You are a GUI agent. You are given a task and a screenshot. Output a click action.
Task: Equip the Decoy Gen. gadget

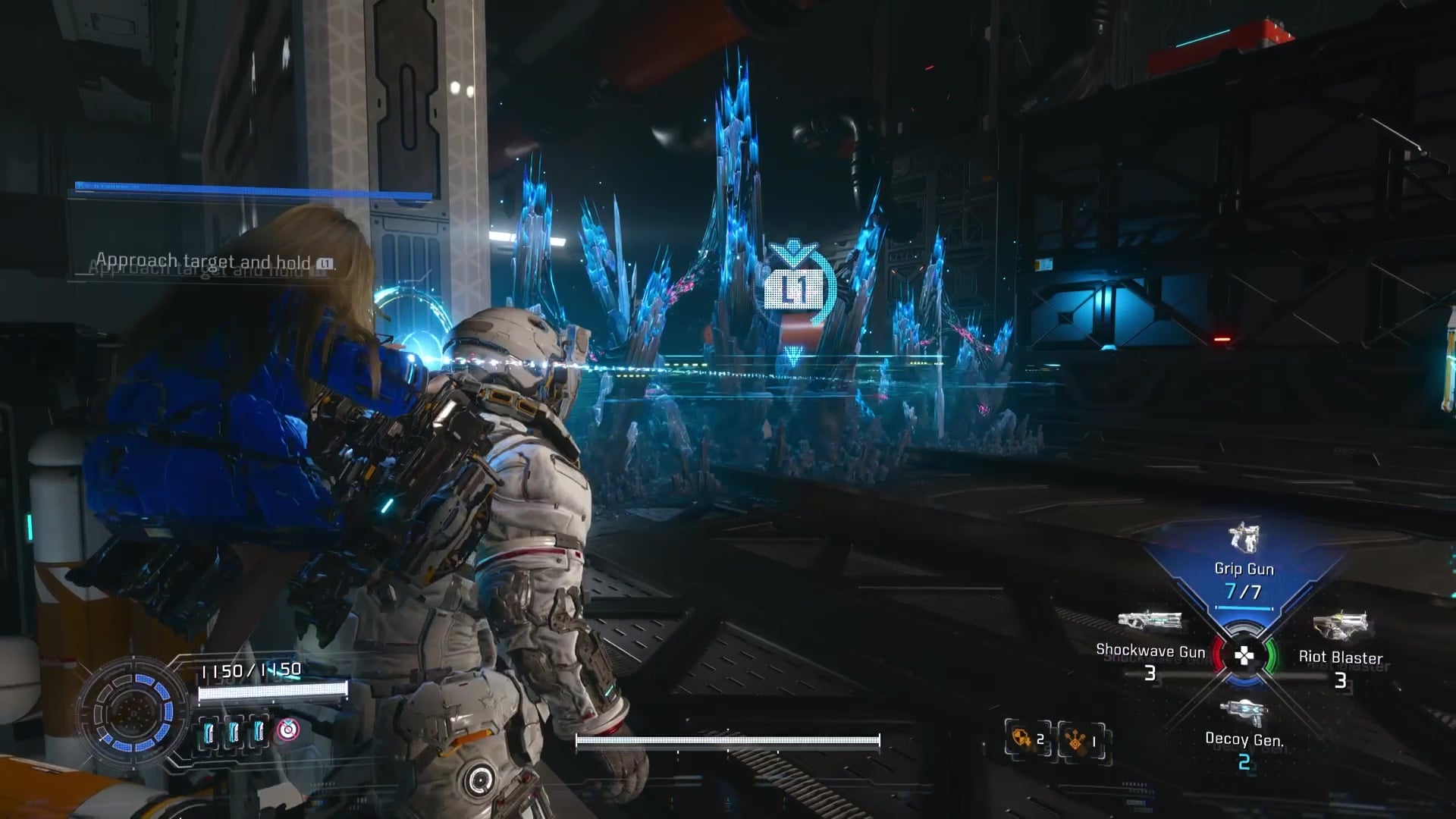click(1244, 730)
